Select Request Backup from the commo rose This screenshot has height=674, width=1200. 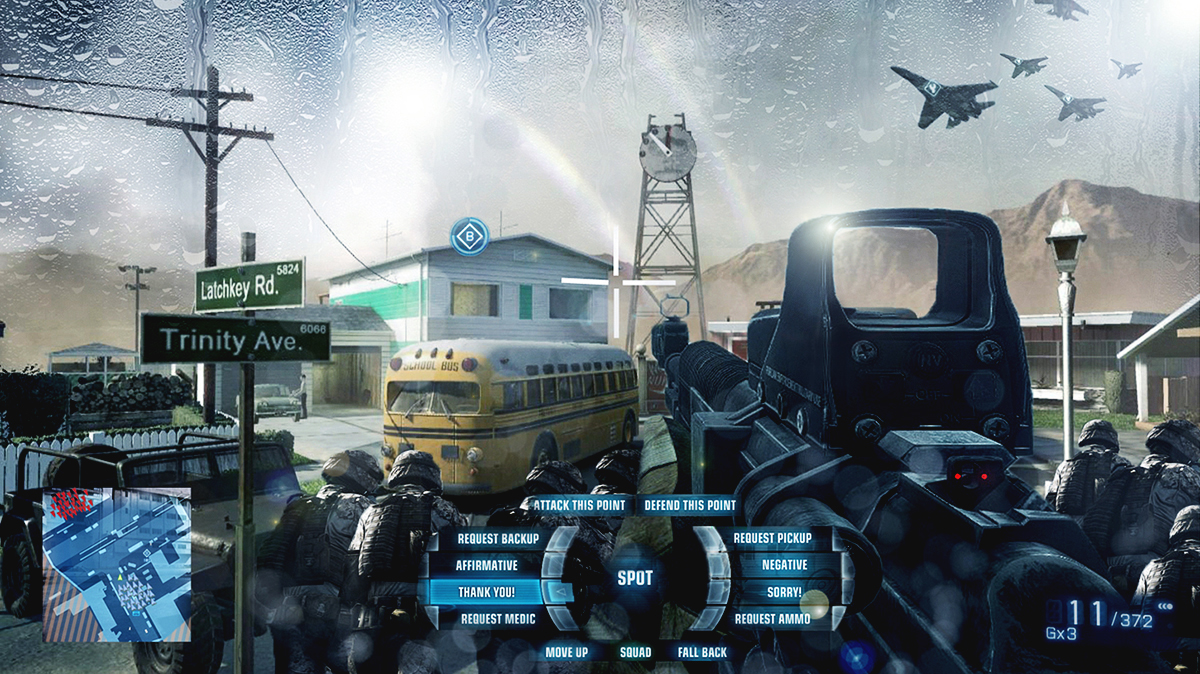pyautogui.click(x=497, y=539)
